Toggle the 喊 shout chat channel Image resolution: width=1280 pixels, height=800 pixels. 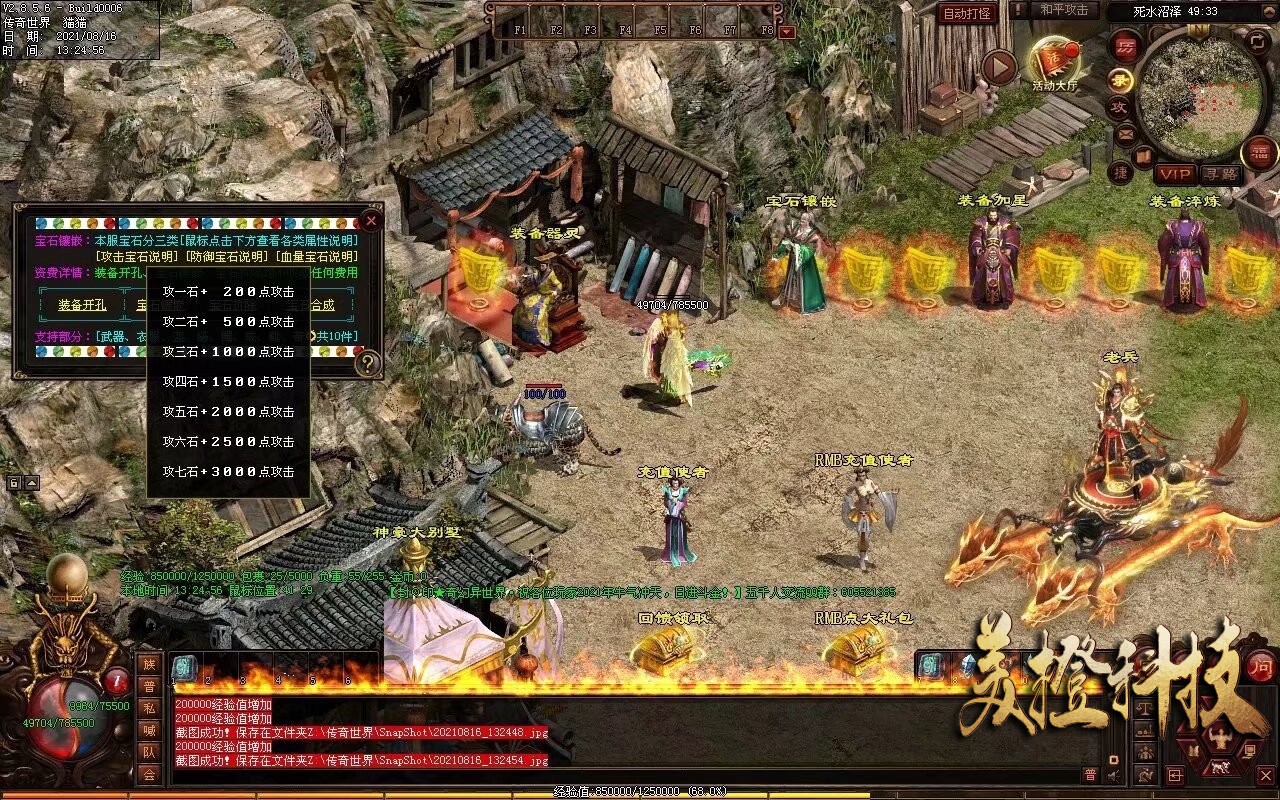pos(149,729)
